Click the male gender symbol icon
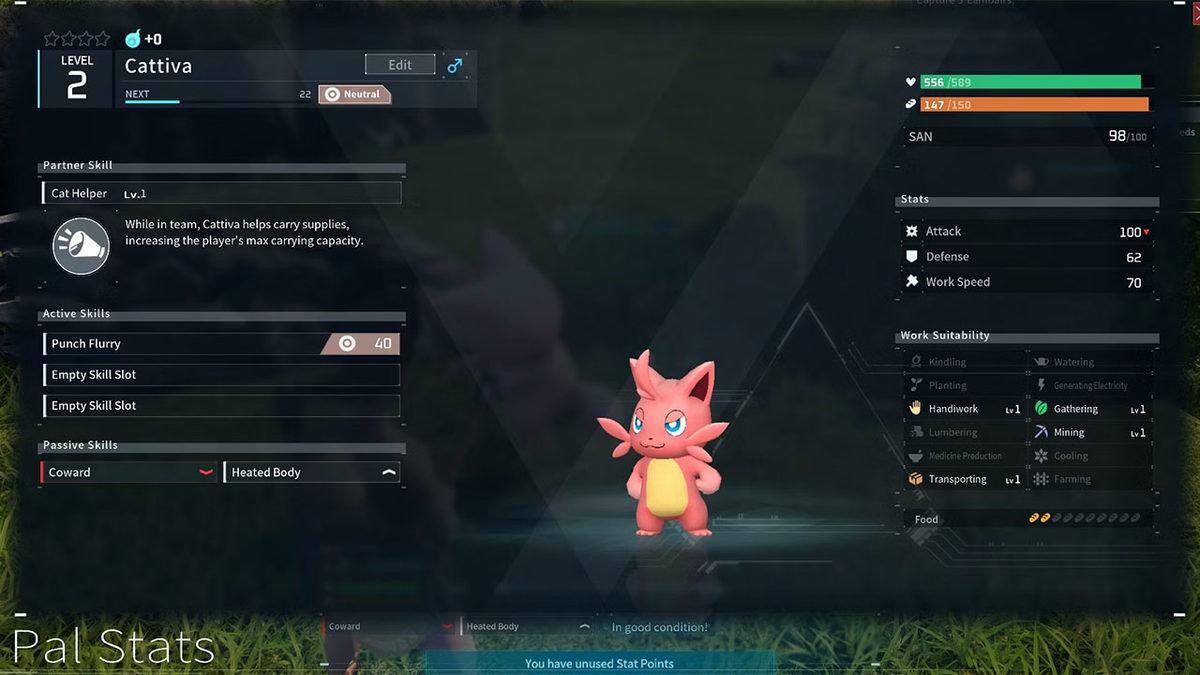Screen dimensions: 1200x675 coord(455,66)
